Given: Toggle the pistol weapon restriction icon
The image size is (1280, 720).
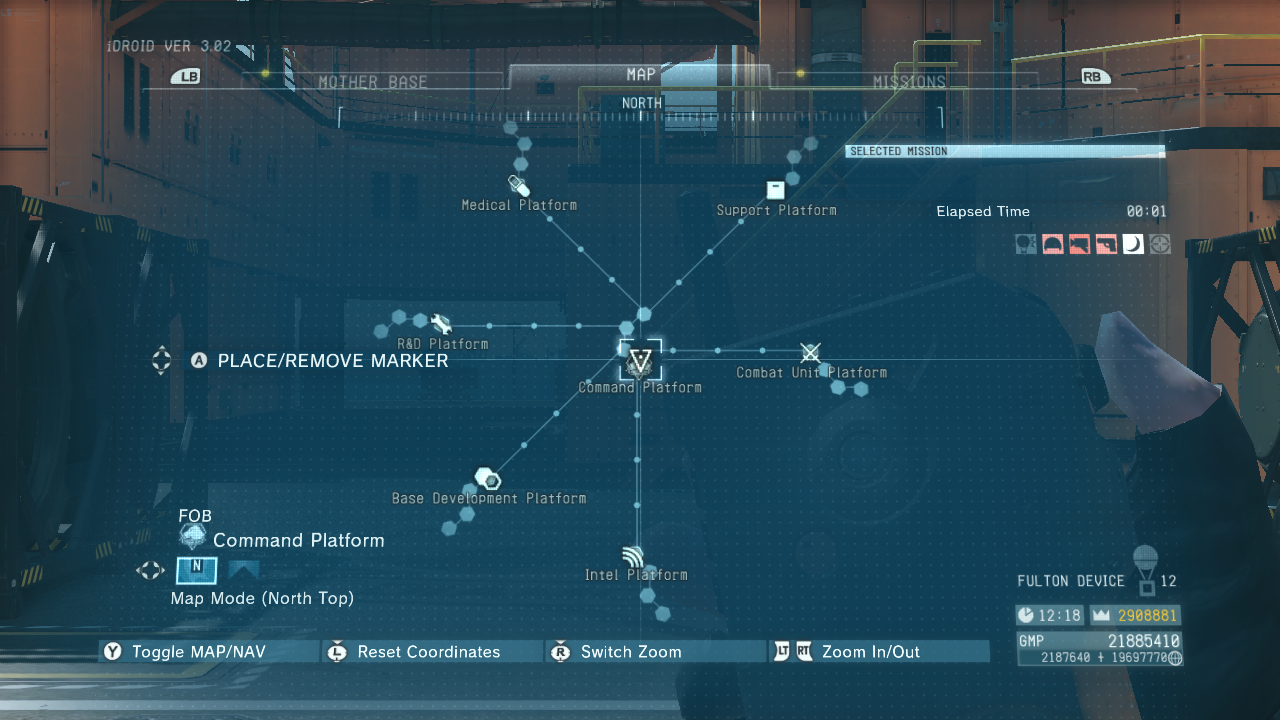Looking at the screenshot, I should (x=1106, y=244).
